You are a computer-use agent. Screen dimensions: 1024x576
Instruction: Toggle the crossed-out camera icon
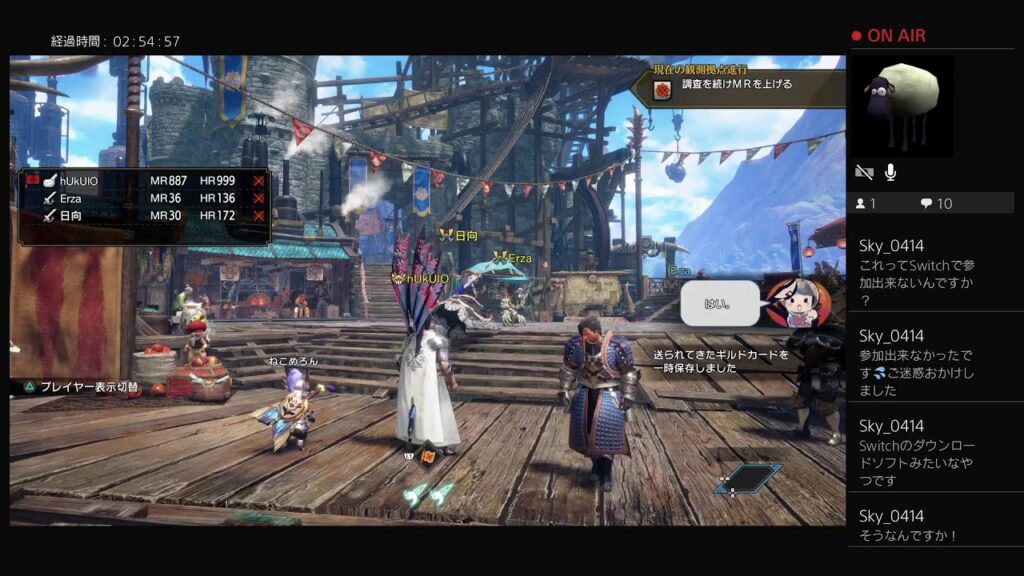(x=864, y=173)
